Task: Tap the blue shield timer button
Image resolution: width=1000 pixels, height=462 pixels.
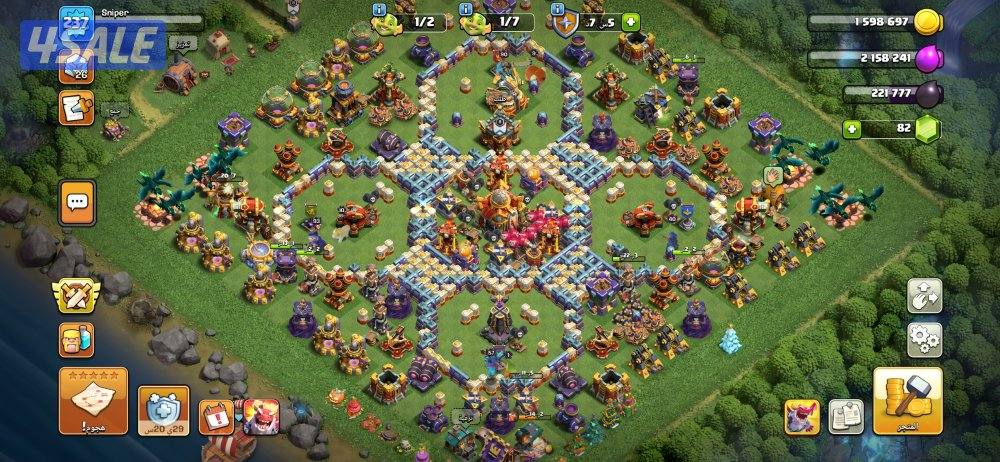Action: point(163,411)
